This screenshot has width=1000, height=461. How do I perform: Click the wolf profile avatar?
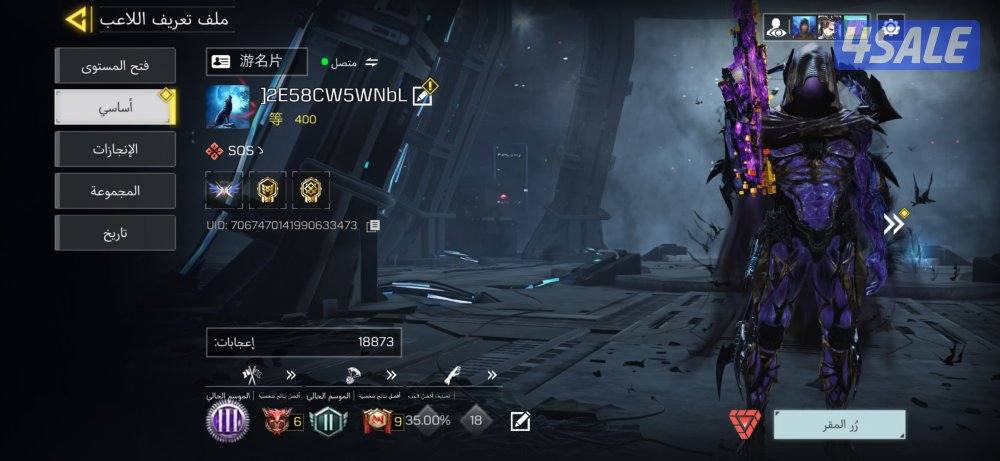(x=227, y=107)
